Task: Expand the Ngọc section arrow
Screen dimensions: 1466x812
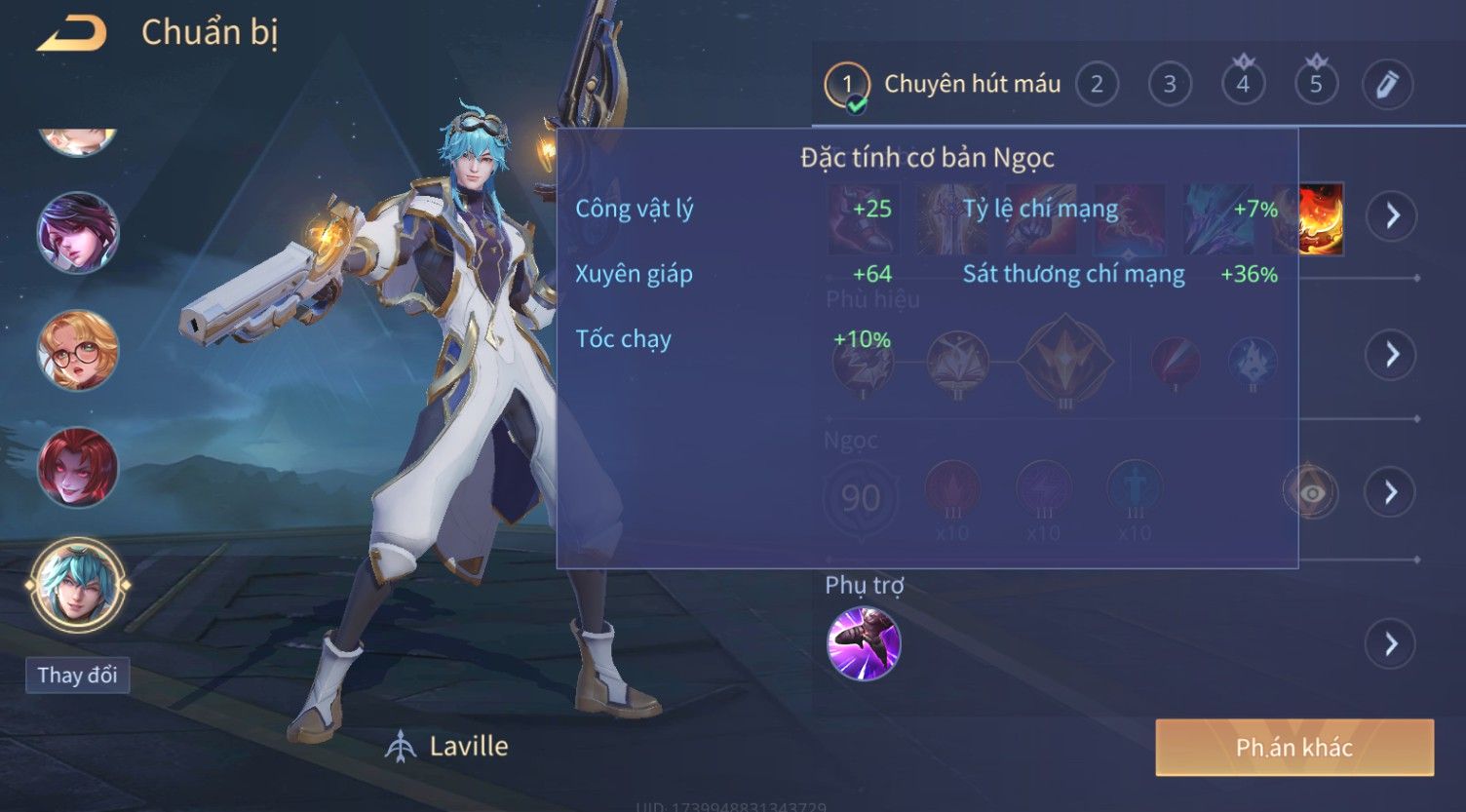Action: [1391, 492]
